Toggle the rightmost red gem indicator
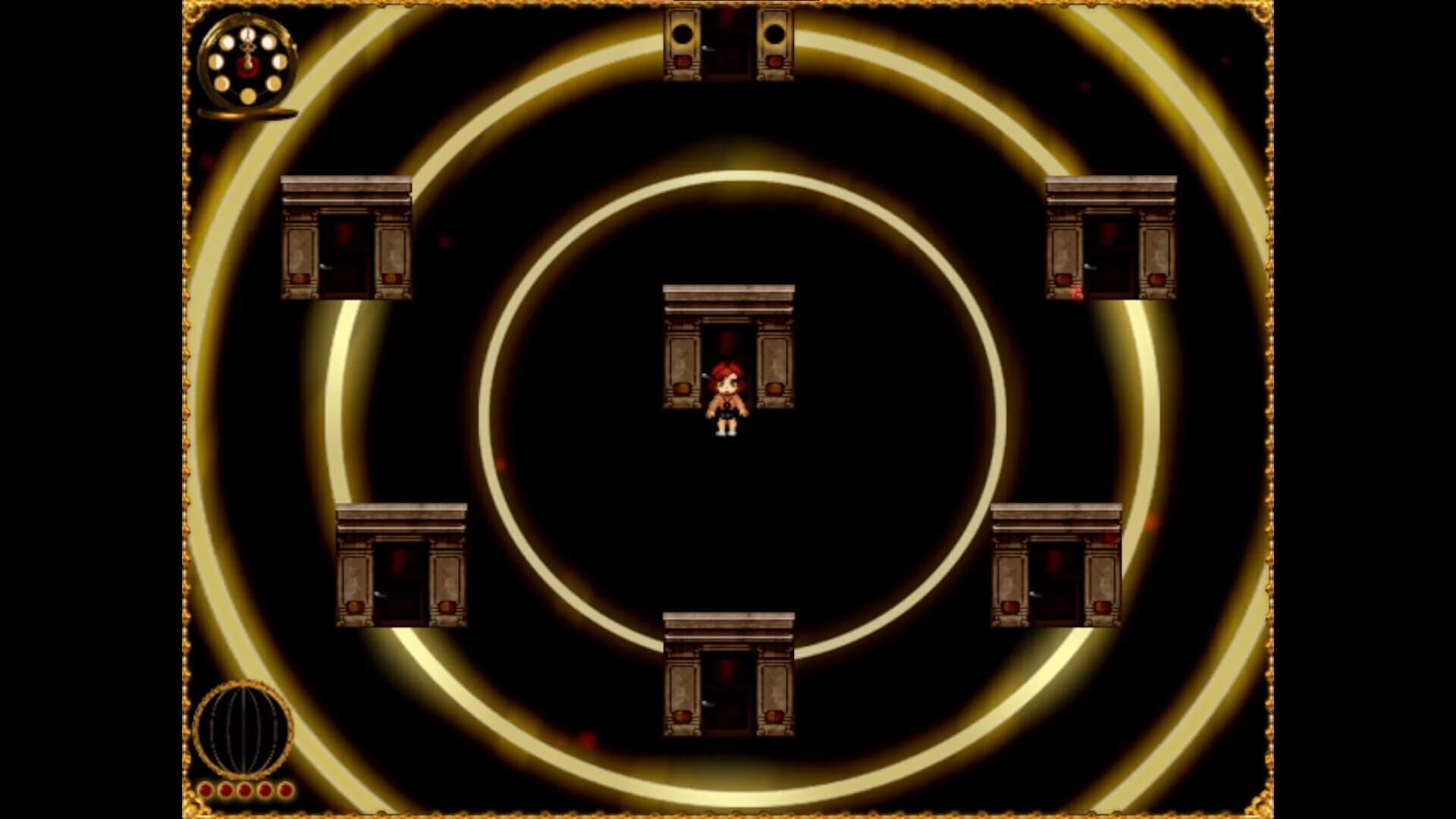 coord(284,790)
